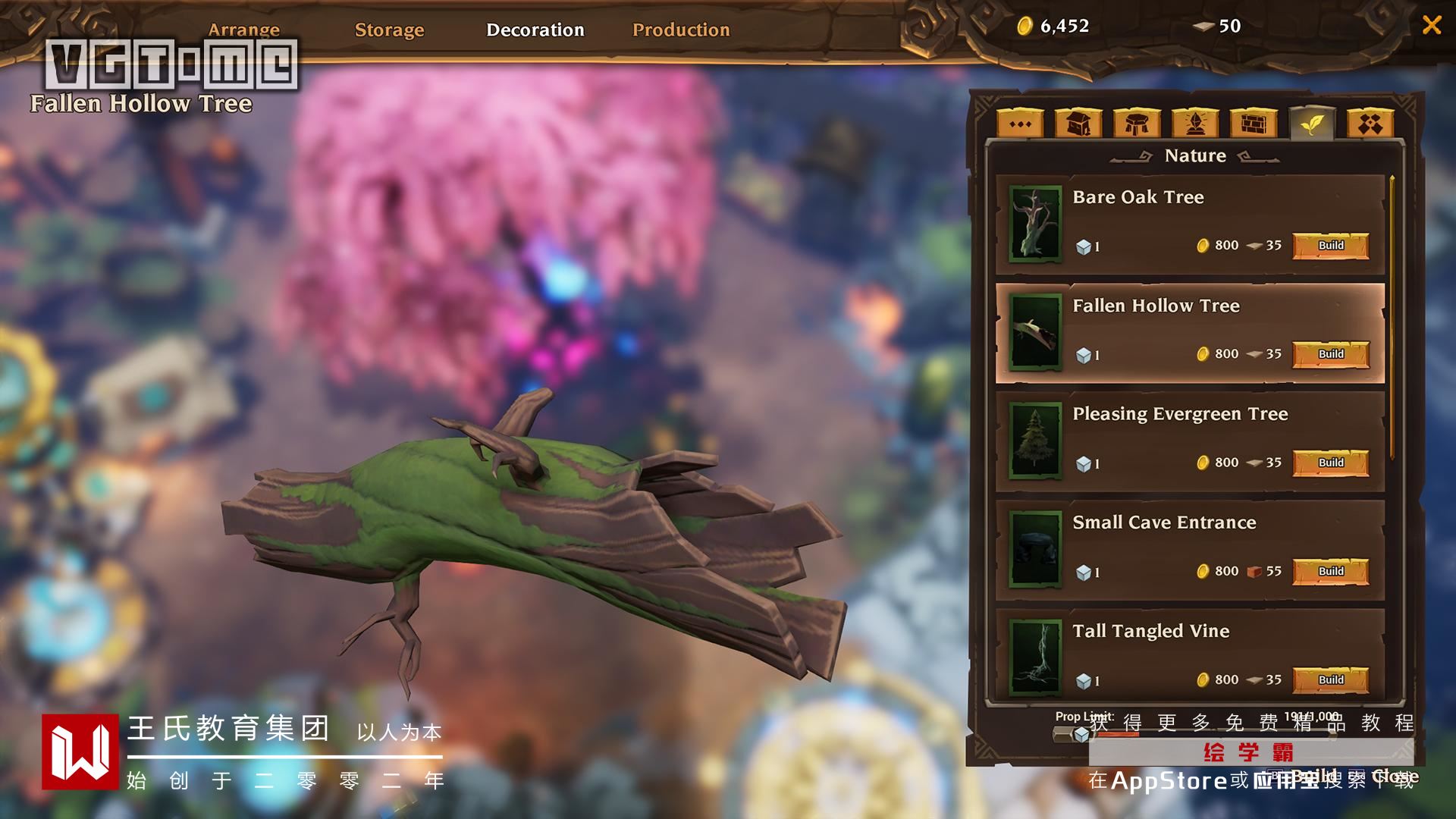The width and height of the screenshot is (1456, 819).
Task: Build the Bare Oak Tree
Action: click(1331, 246)
